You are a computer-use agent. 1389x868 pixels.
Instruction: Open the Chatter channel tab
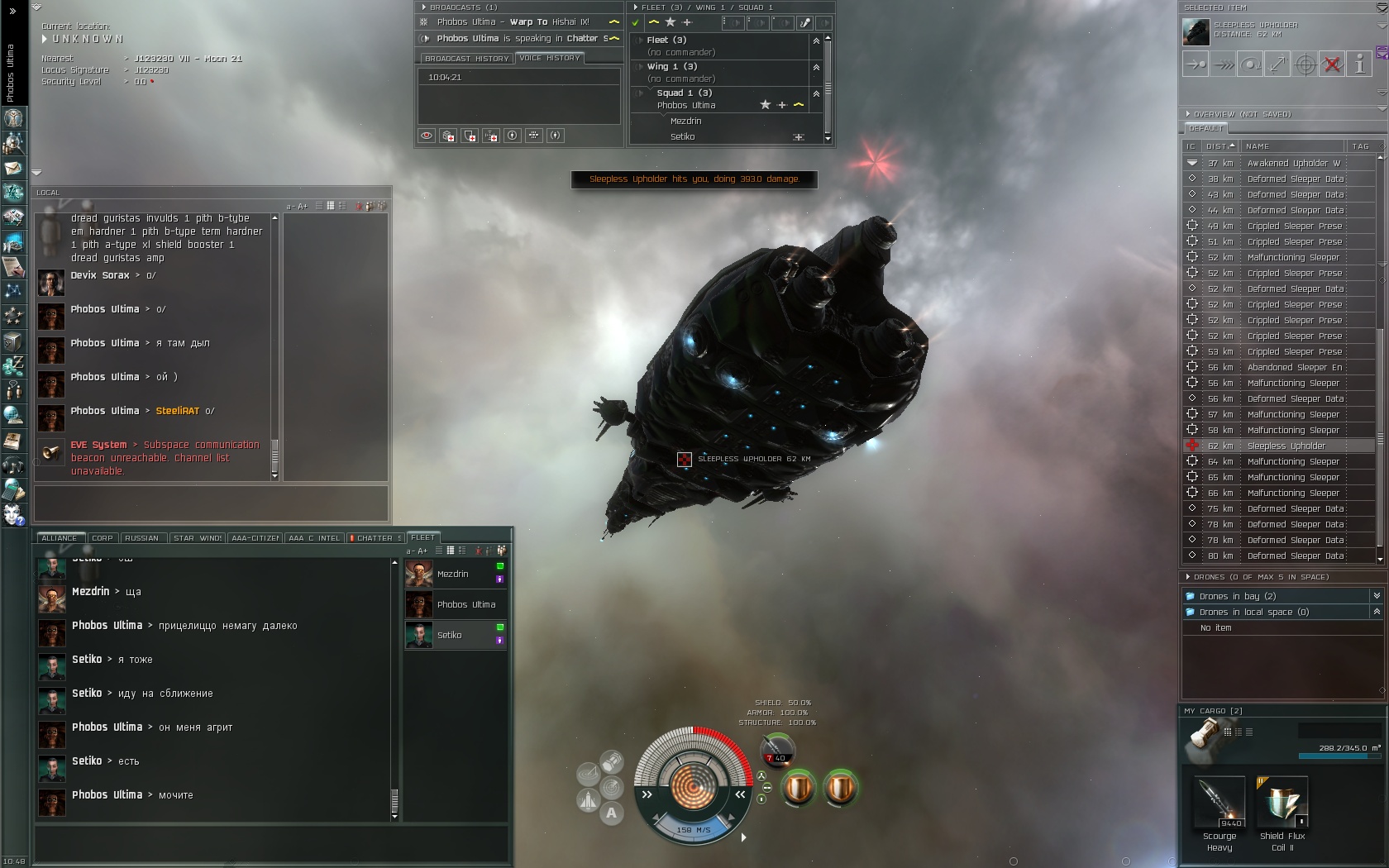click(x=375, y=538)
